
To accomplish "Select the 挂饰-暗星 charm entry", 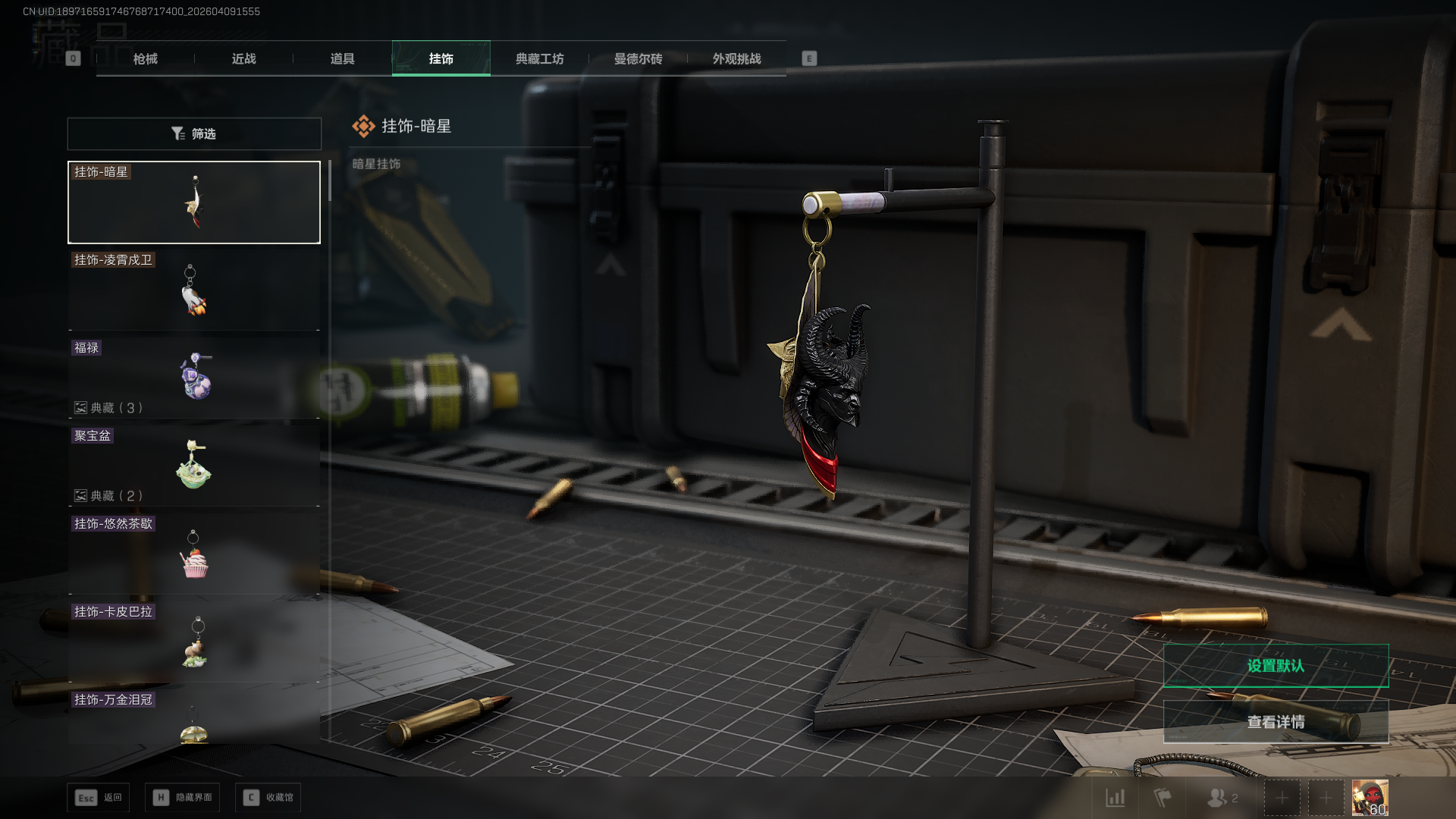I will click(x=194, y=202).
